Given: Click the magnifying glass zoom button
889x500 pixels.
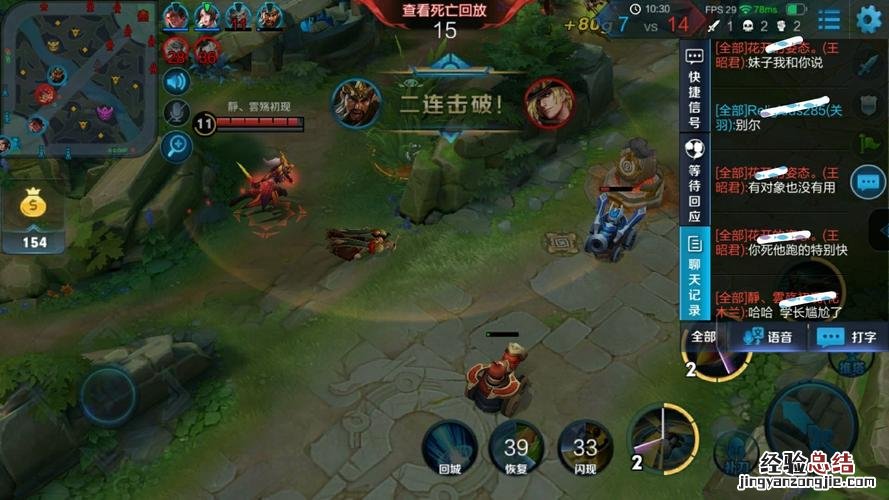Looking at the screenshot, I should [177, 146].
